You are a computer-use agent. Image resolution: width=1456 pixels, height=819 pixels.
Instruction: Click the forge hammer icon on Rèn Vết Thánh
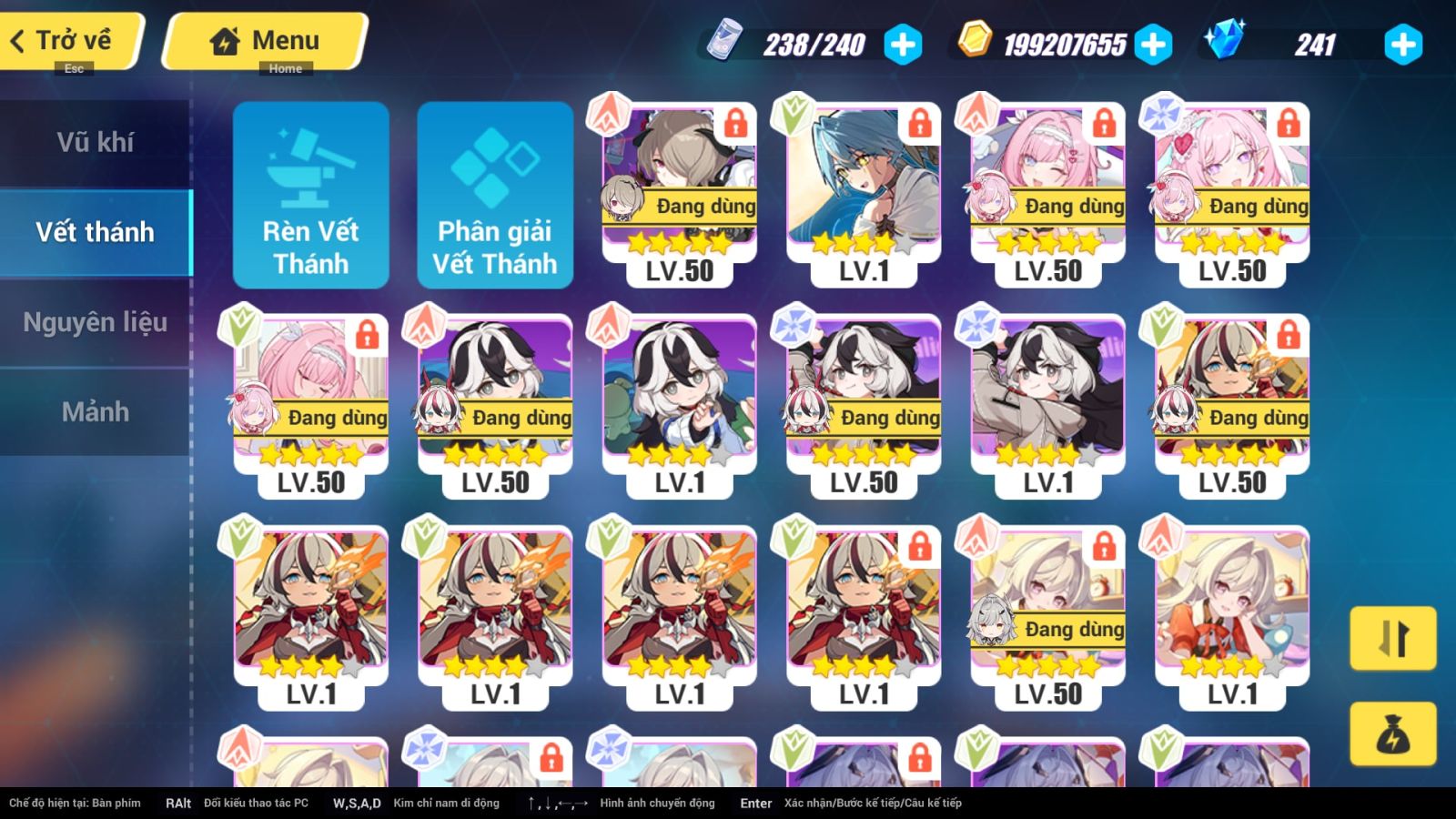(311, 167)
